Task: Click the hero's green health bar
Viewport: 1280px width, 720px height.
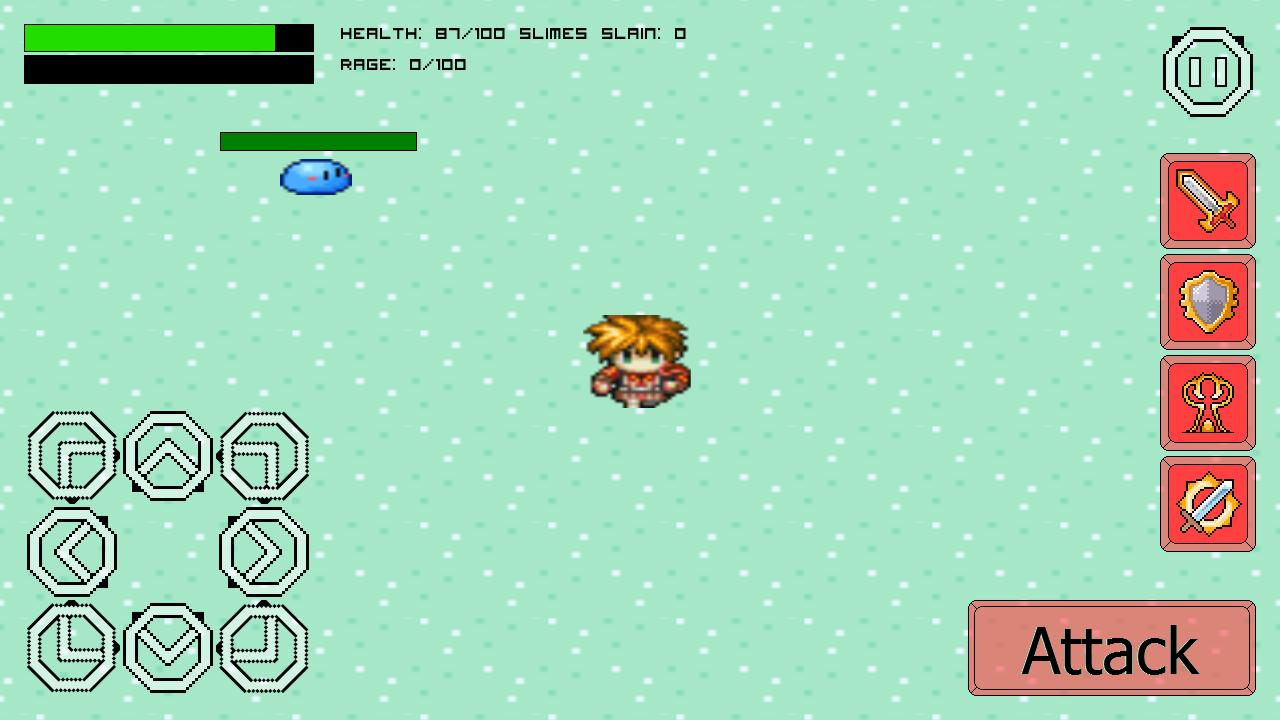Action: pyautogui.click(x=148, y=36)
